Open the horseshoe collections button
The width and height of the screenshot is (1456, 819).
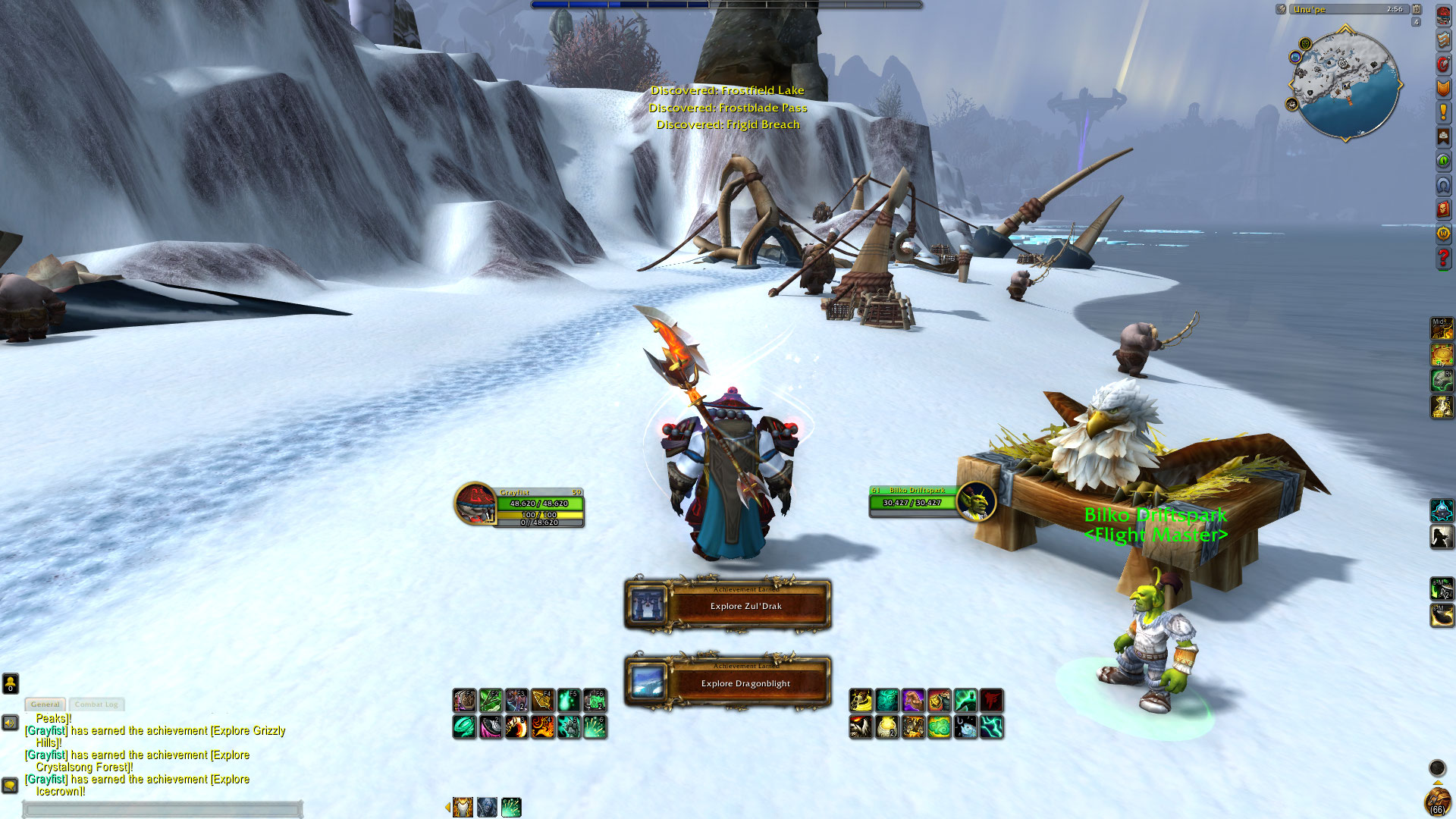tap(1443, 185)
